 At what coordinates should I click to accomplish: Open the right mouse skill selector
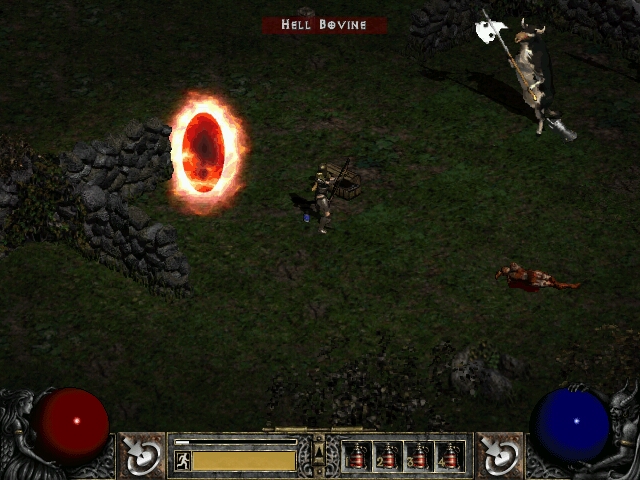point(499,456)
